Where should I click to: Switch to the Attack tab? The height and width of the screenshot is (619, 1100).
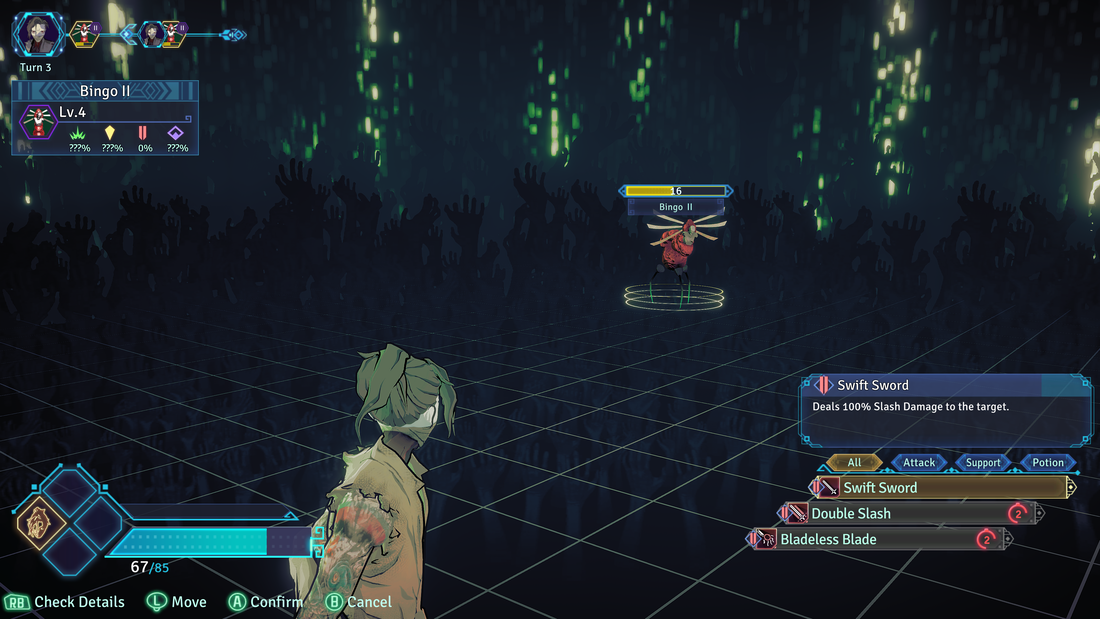pos(919,463)
